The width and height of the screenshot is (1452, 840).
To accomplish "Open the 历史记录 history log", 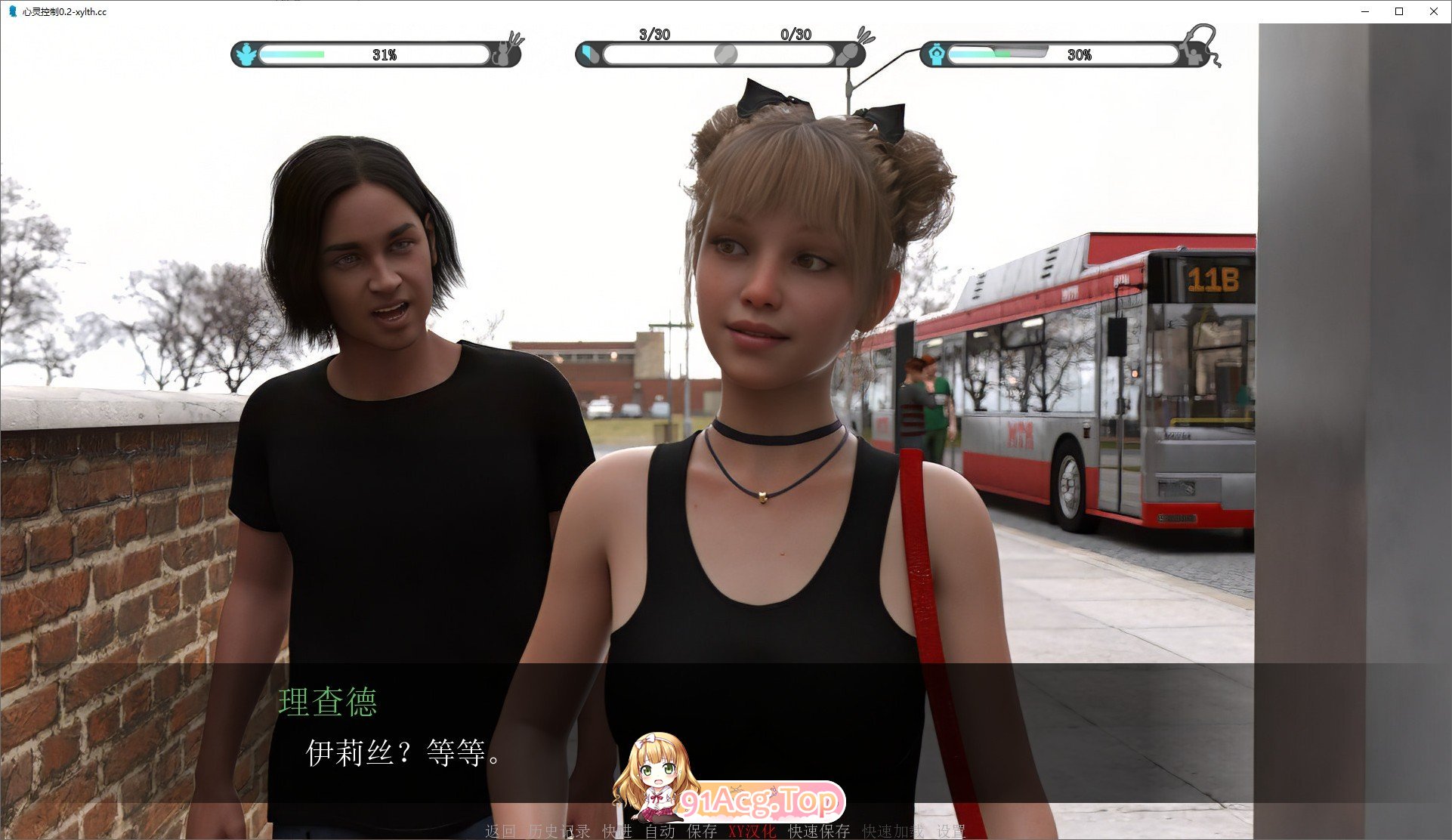I will click(559, 831).
